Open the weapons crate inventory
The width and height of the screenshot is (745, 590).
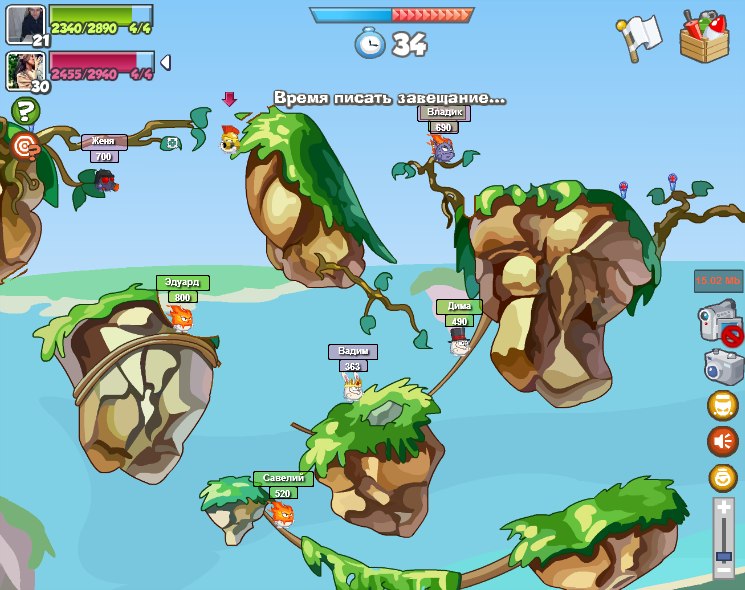(x=704, y=37)
